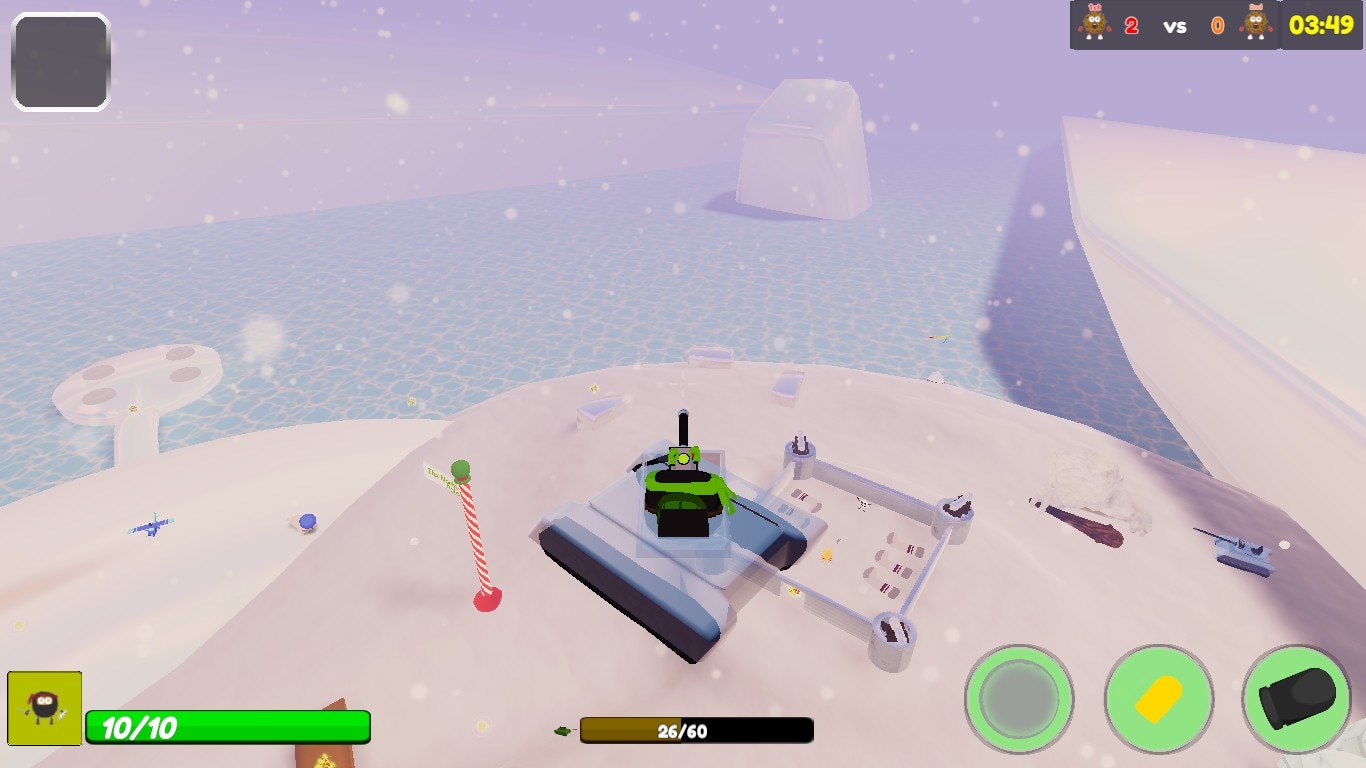Image resolution: width=1366 pixels, height=768 pixels.
Task: Click the player avatar portrait
Action: [44, 708]
